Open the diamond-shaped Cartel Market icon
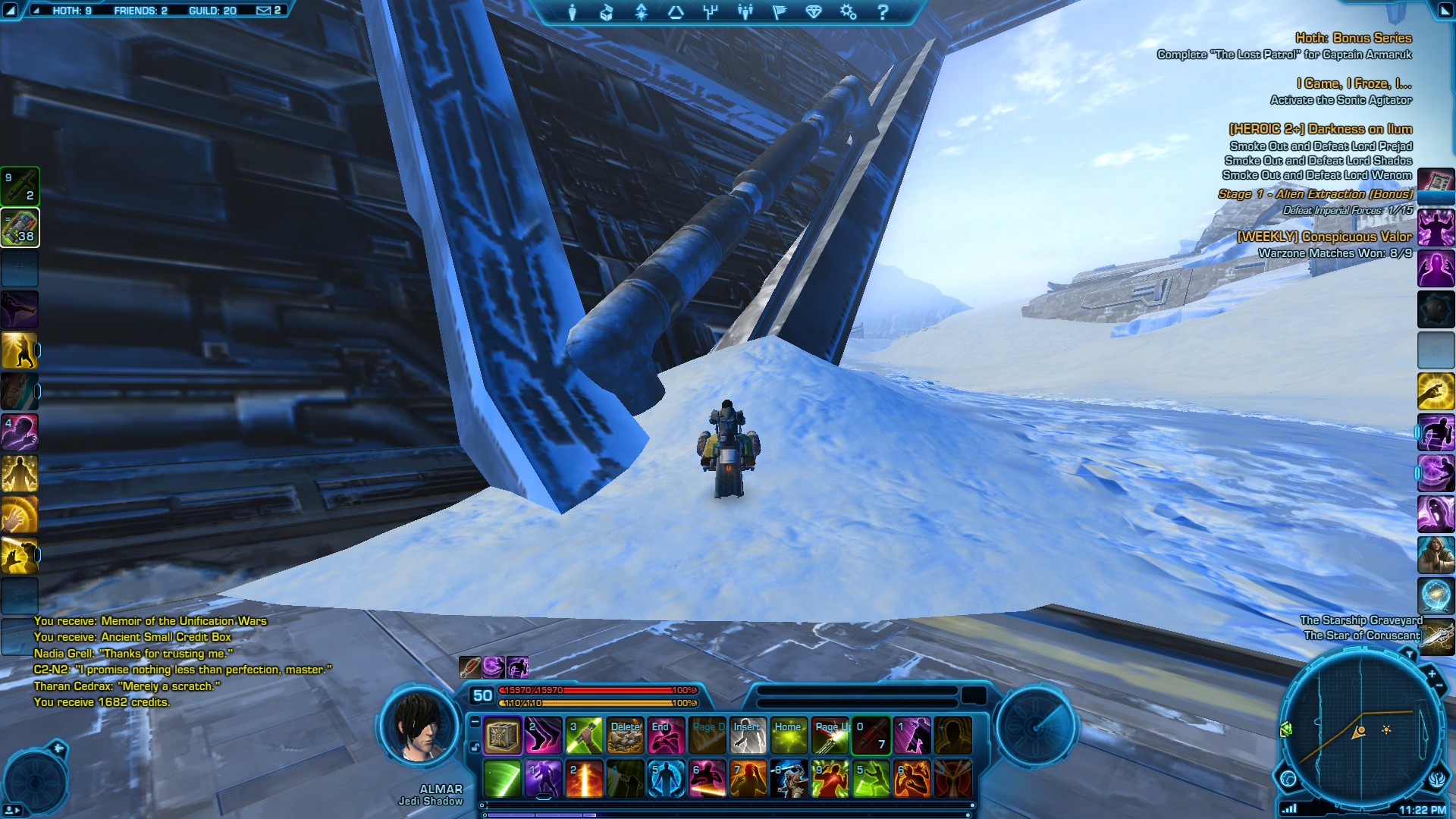Image resolution: width=1456 pixels, height=819 pixels. click(x=814, y=12)
